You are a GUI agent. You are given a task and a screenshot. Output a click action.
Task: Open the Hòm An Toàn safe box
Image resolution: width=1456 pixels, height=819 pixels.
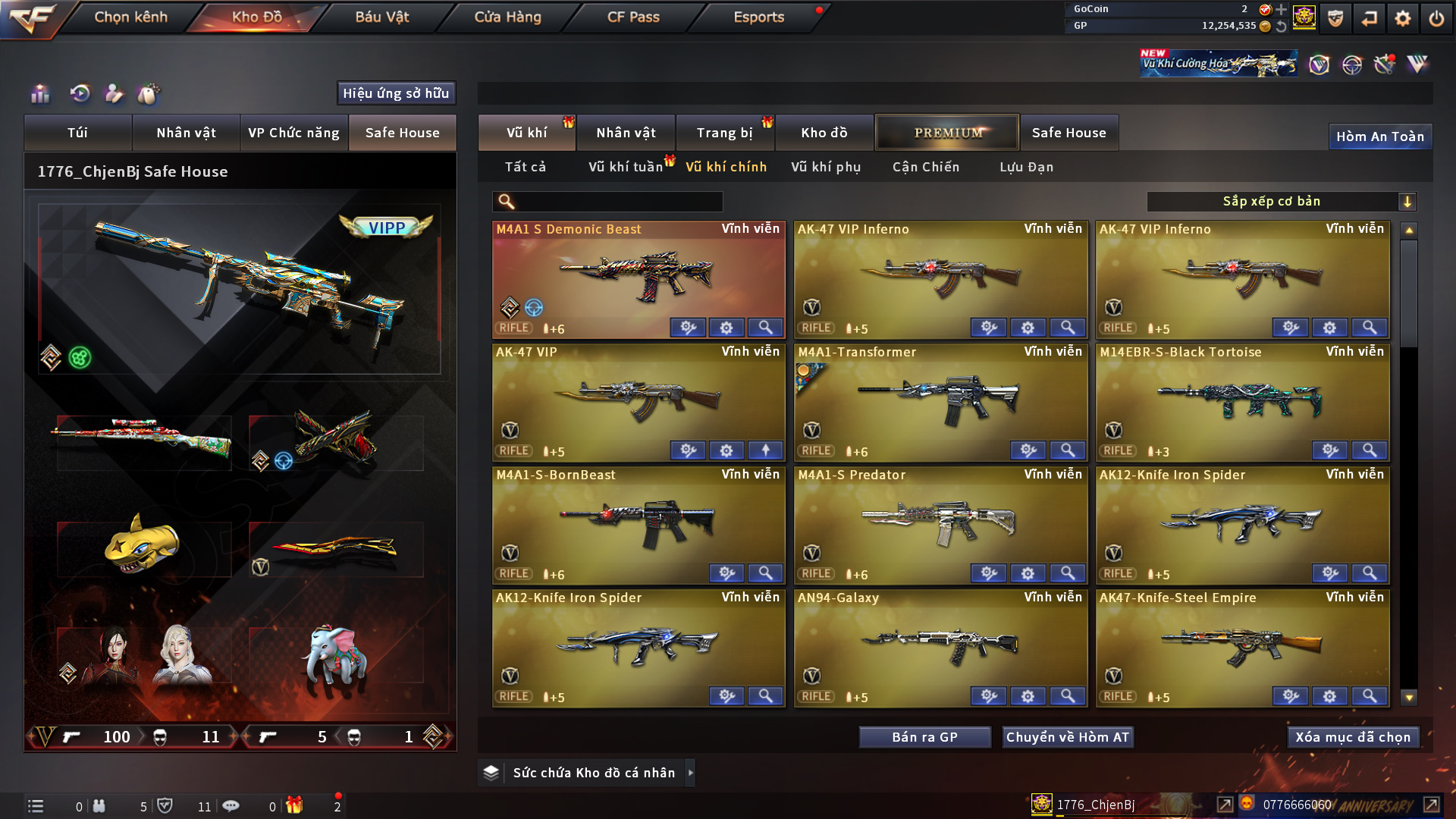click(1379, 136)
